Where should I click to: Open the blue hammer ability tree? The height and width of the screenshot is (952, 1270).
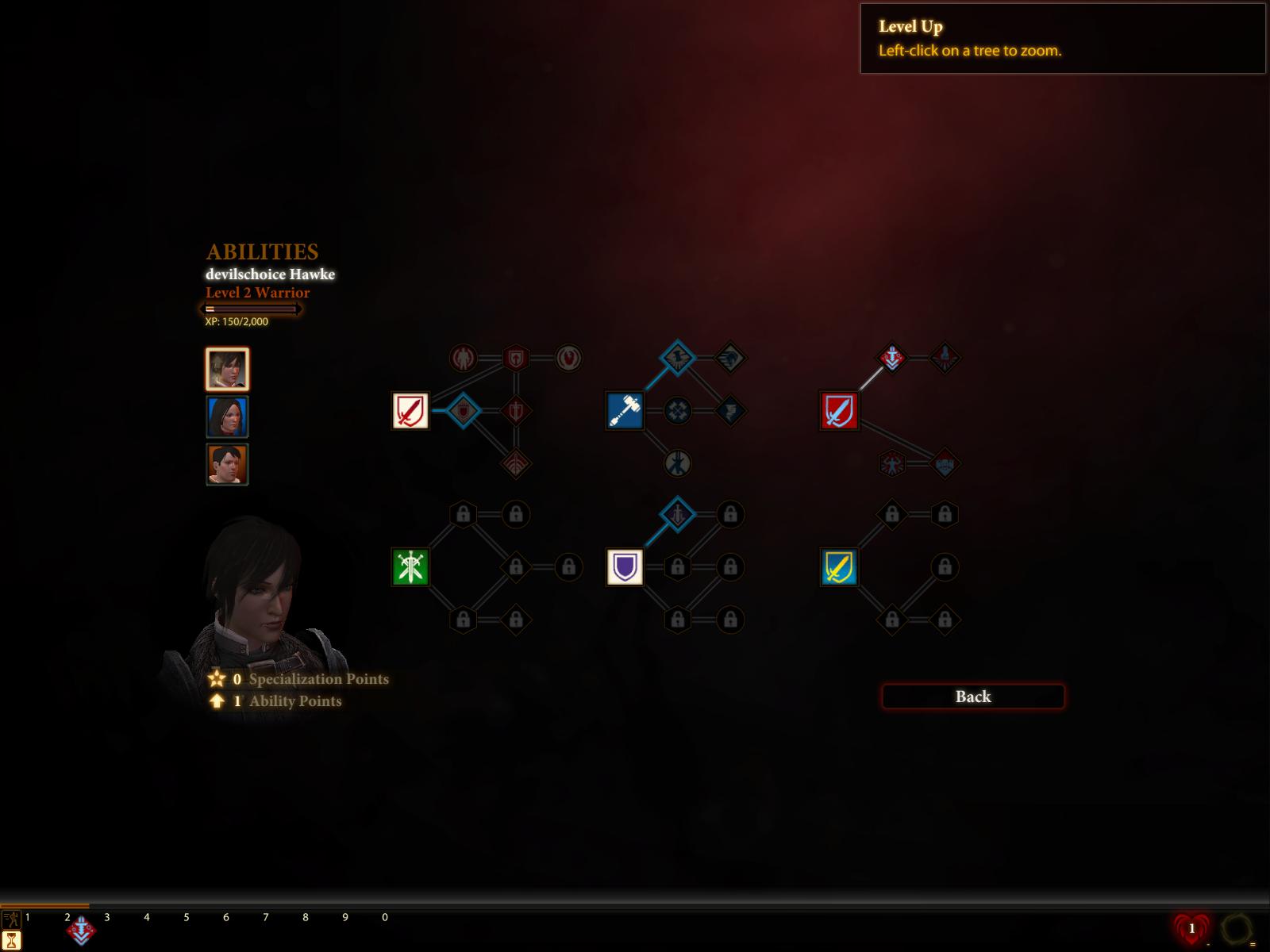(x=625, y=411)
